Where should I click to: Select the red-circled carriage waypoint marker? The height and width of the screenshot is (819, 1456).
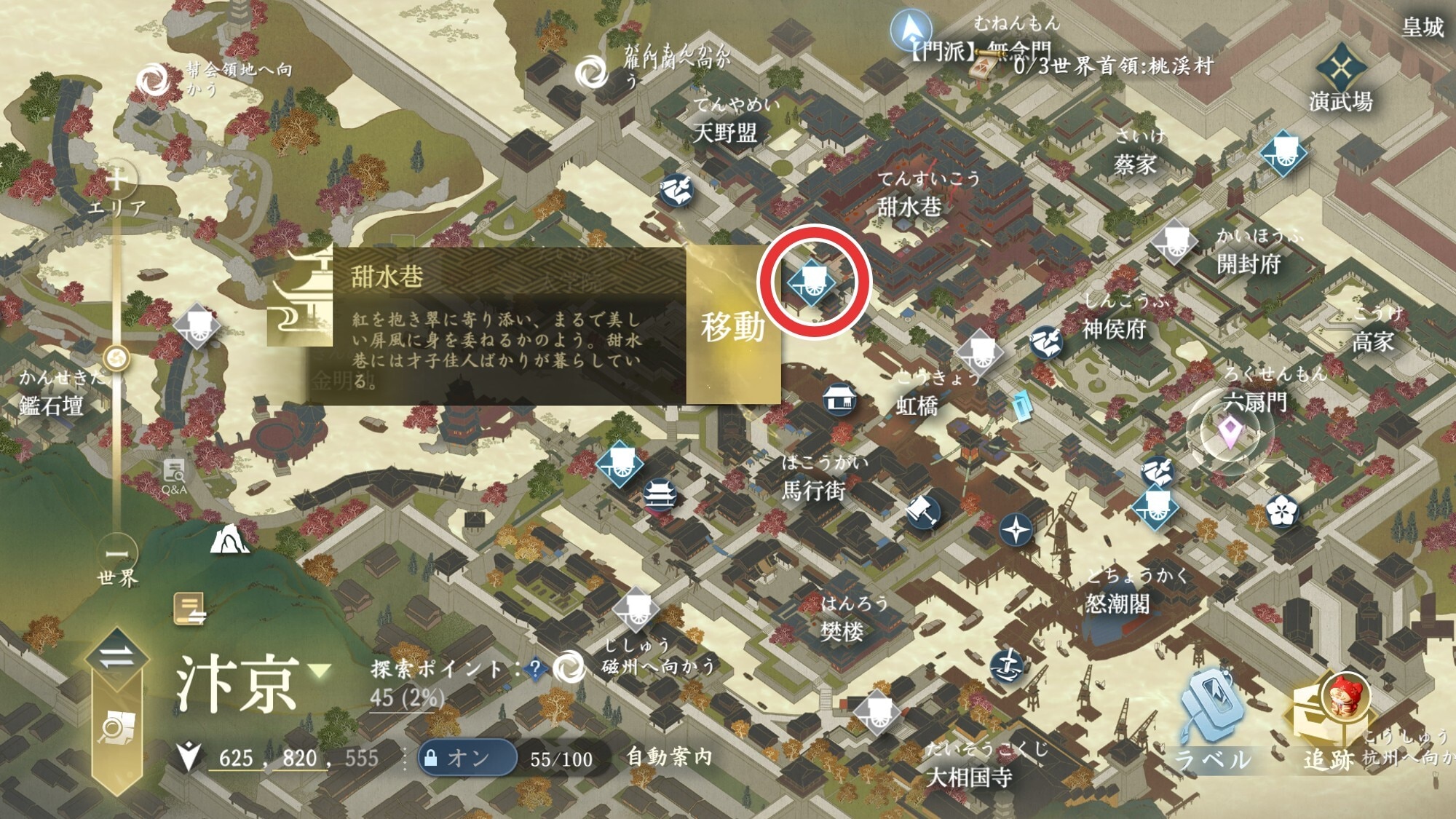coord(812,282)
